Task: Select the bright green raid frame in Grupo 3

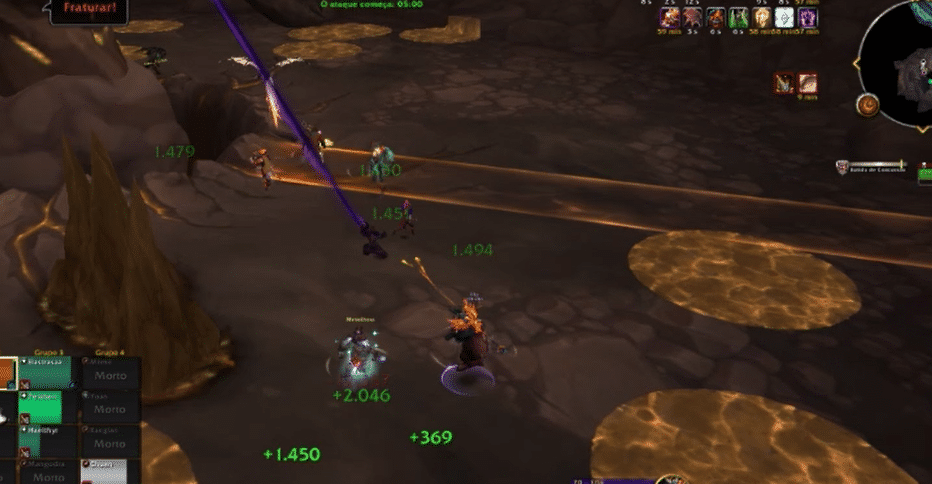Action: 40,407
